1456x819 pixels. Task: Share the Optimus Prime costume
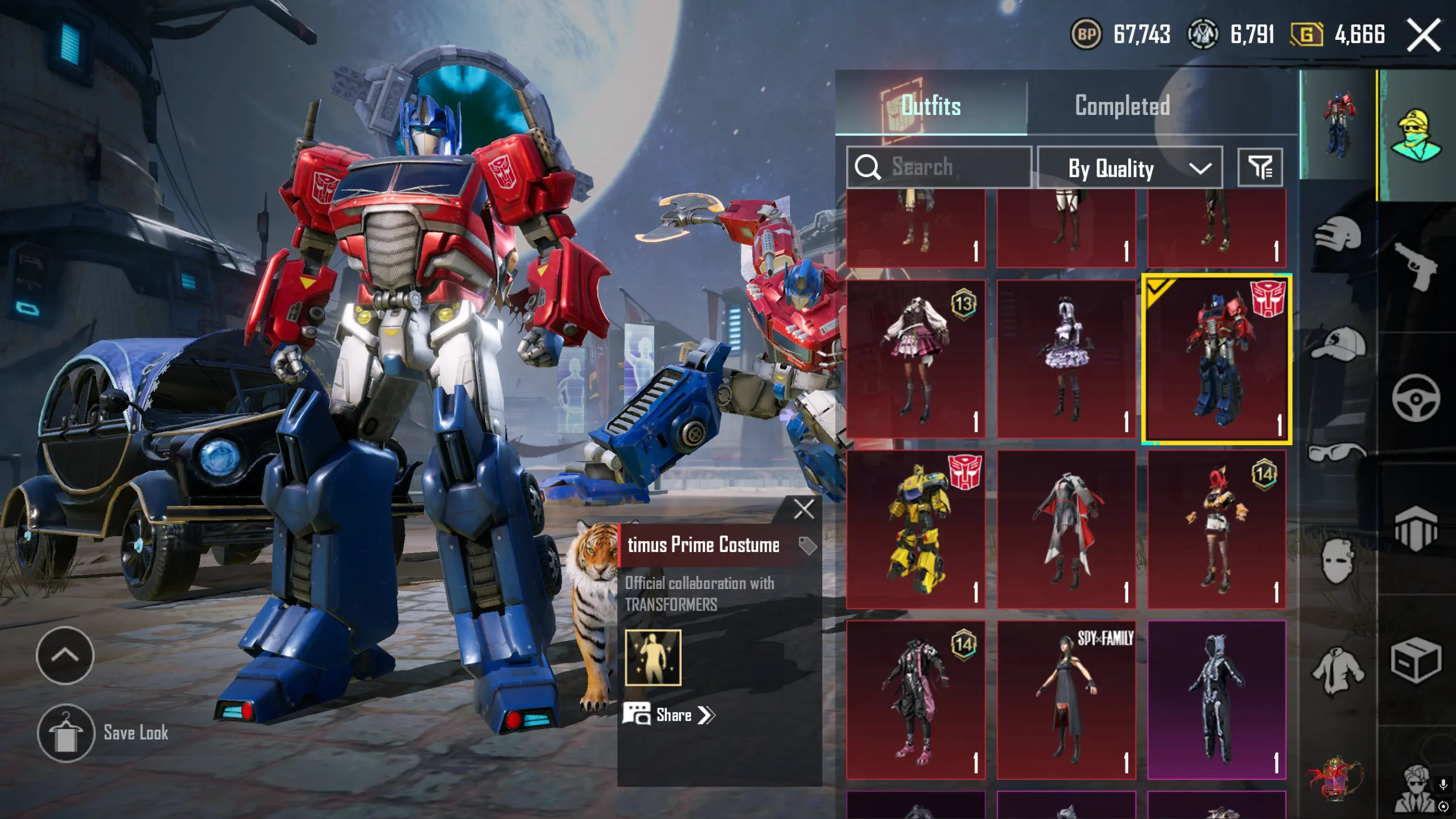click(x=671, y=715)
